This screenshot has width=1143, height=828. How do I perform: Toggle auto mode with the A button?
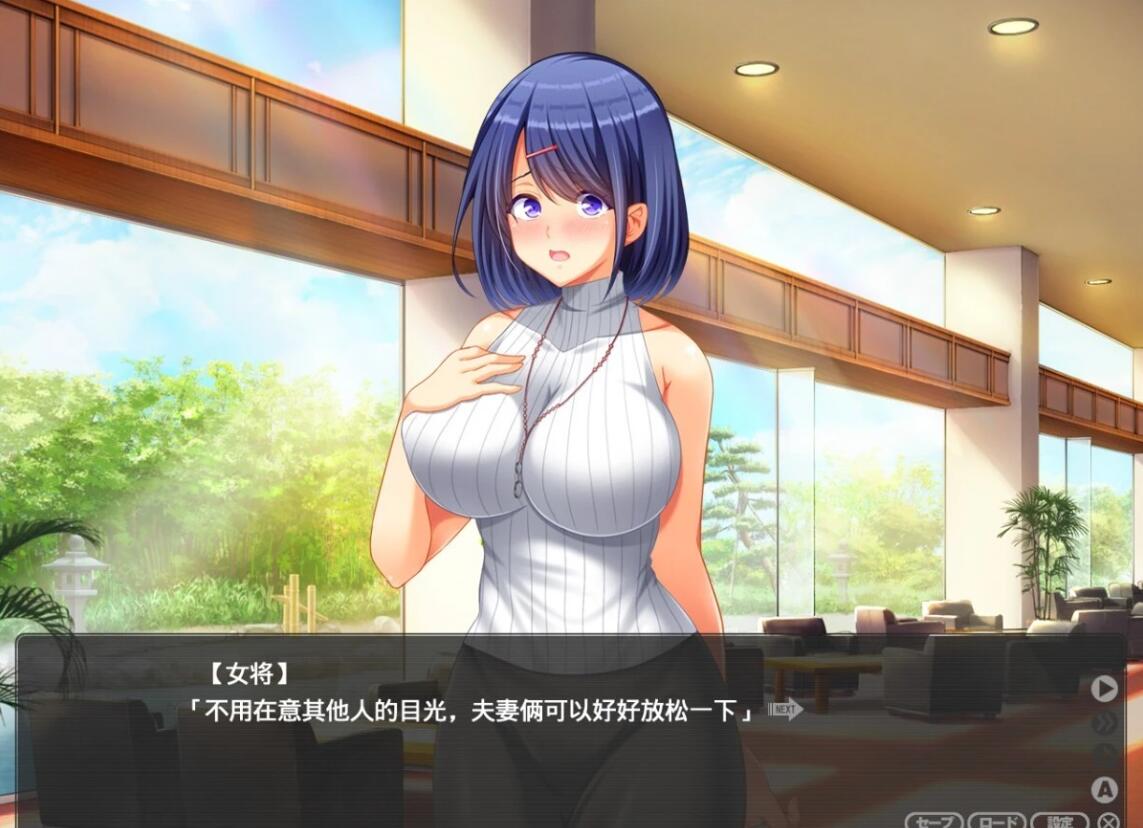pyautogui.click(x=1104, y=790)
